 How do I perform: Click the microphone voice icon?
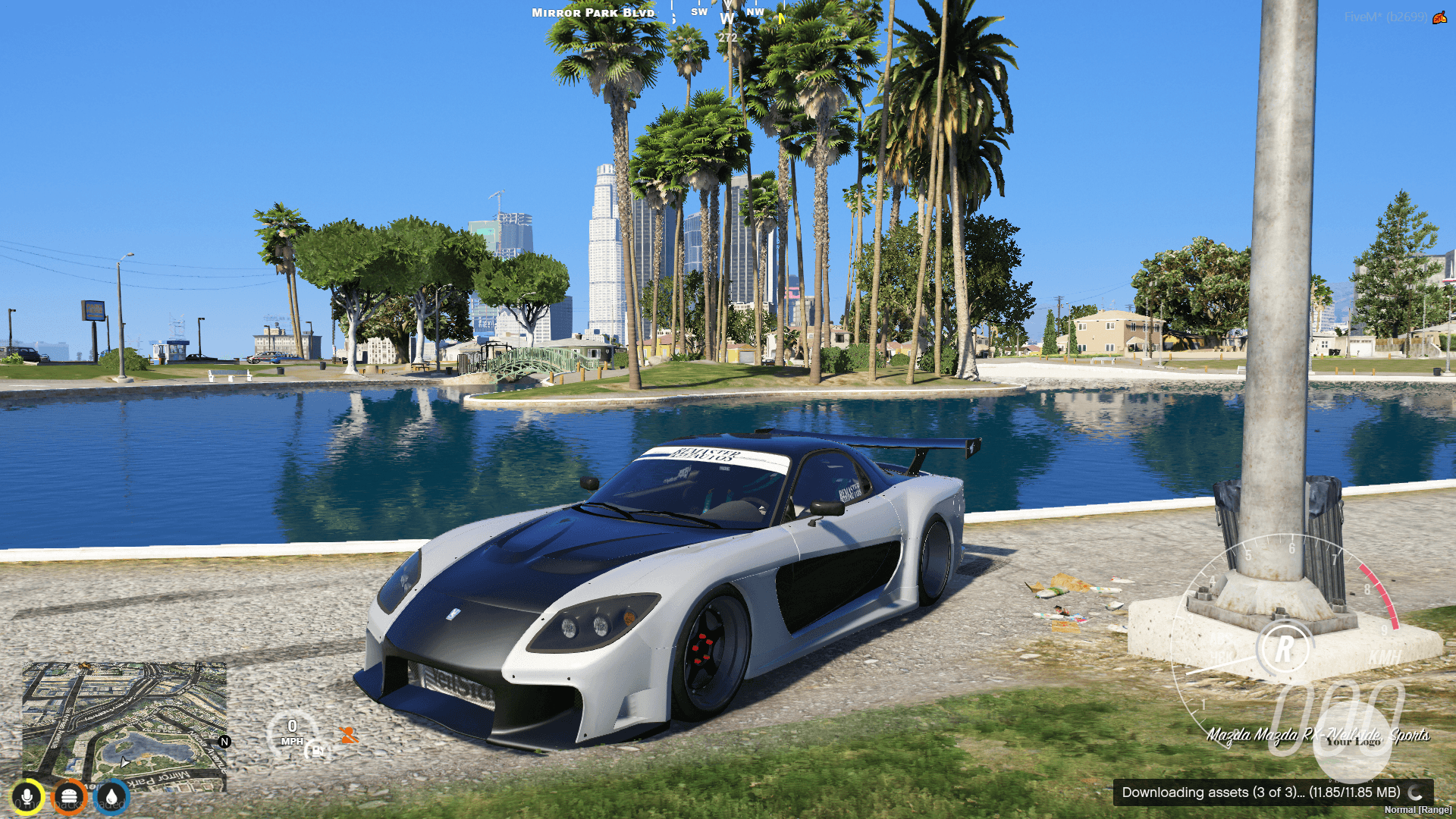click(27, 796)
